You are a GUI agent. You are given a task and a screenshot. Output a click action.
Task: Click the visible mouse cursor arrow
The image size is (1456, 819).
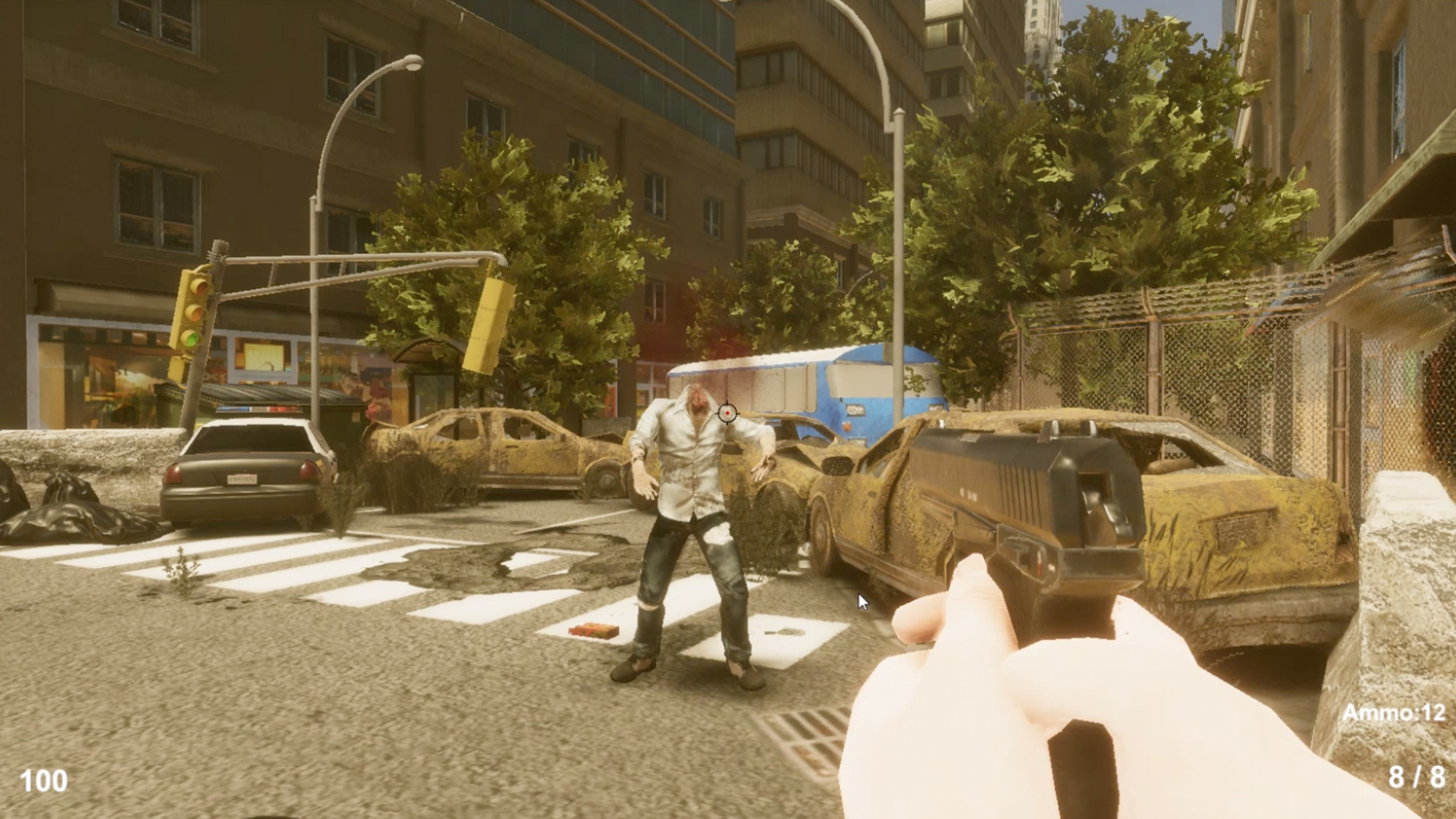863,600
